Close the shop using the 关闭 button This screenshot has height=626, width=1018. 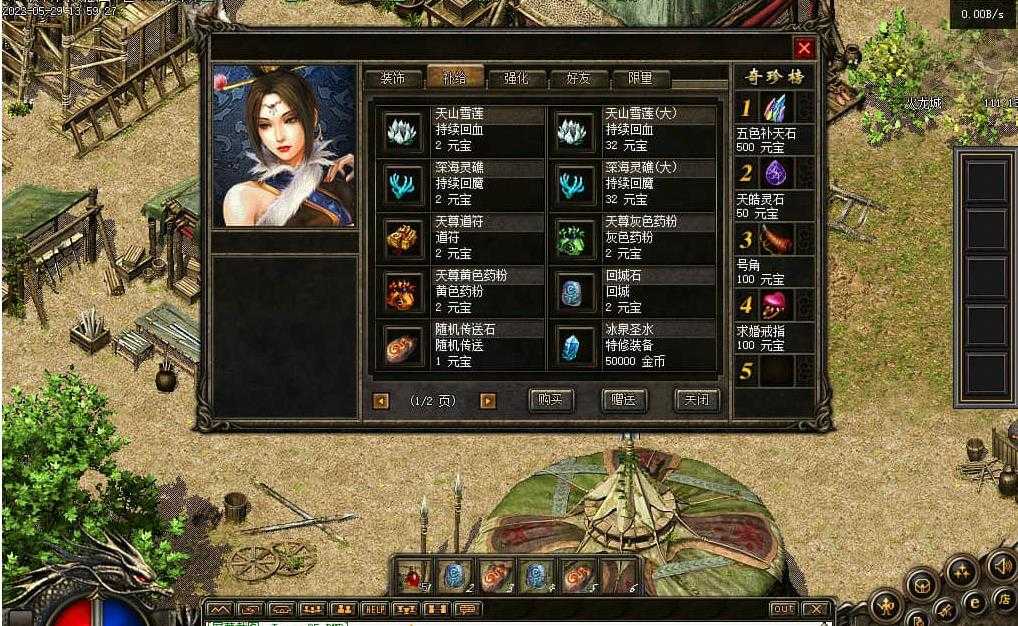pyautogui.click(x=697, y=400)
